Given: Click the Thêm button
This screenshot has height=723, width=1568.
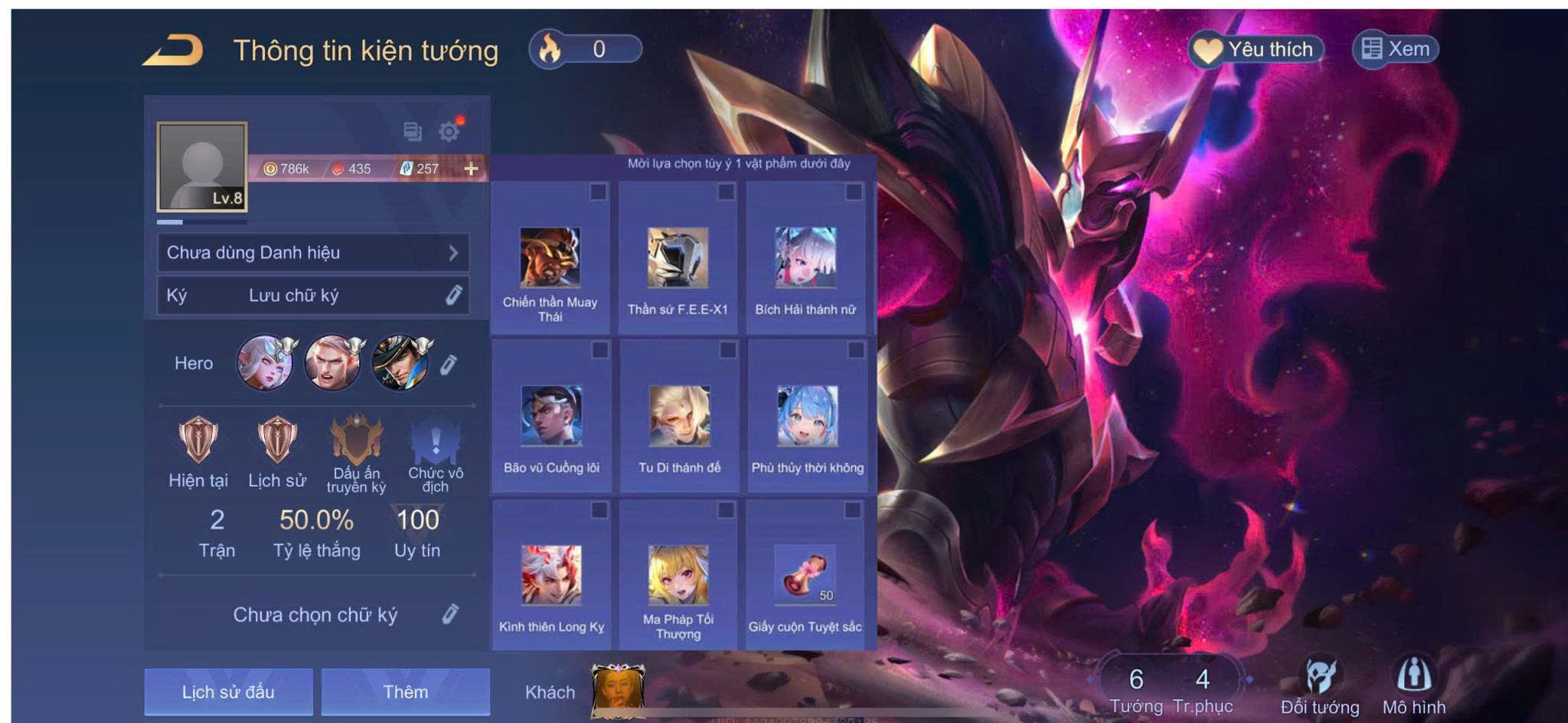Looking at the screenshot, I should point(405,692).
